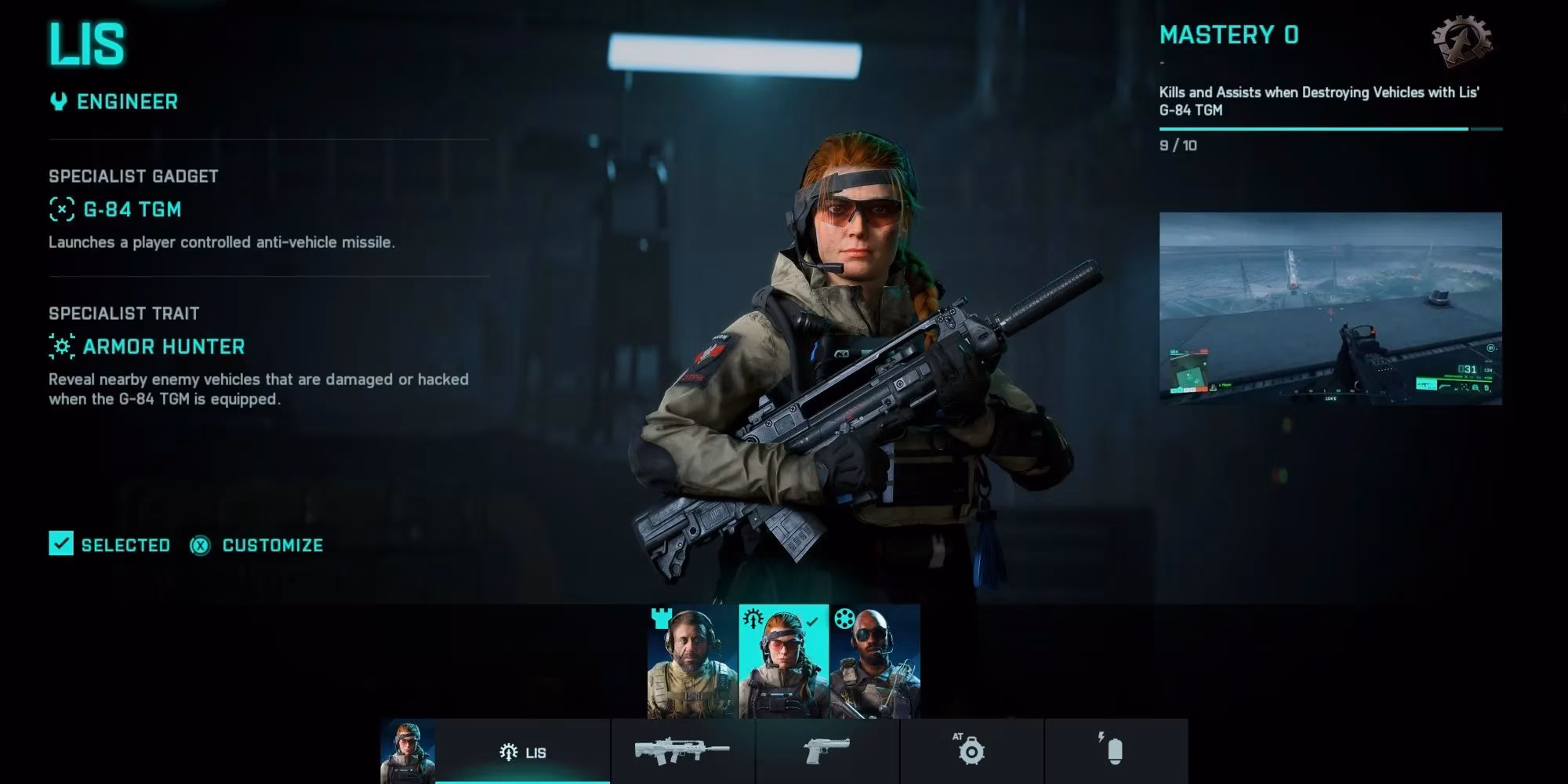Open the primary assault rifle loadout slot
Screen dimensions: 1568x784
click(682, 750)
